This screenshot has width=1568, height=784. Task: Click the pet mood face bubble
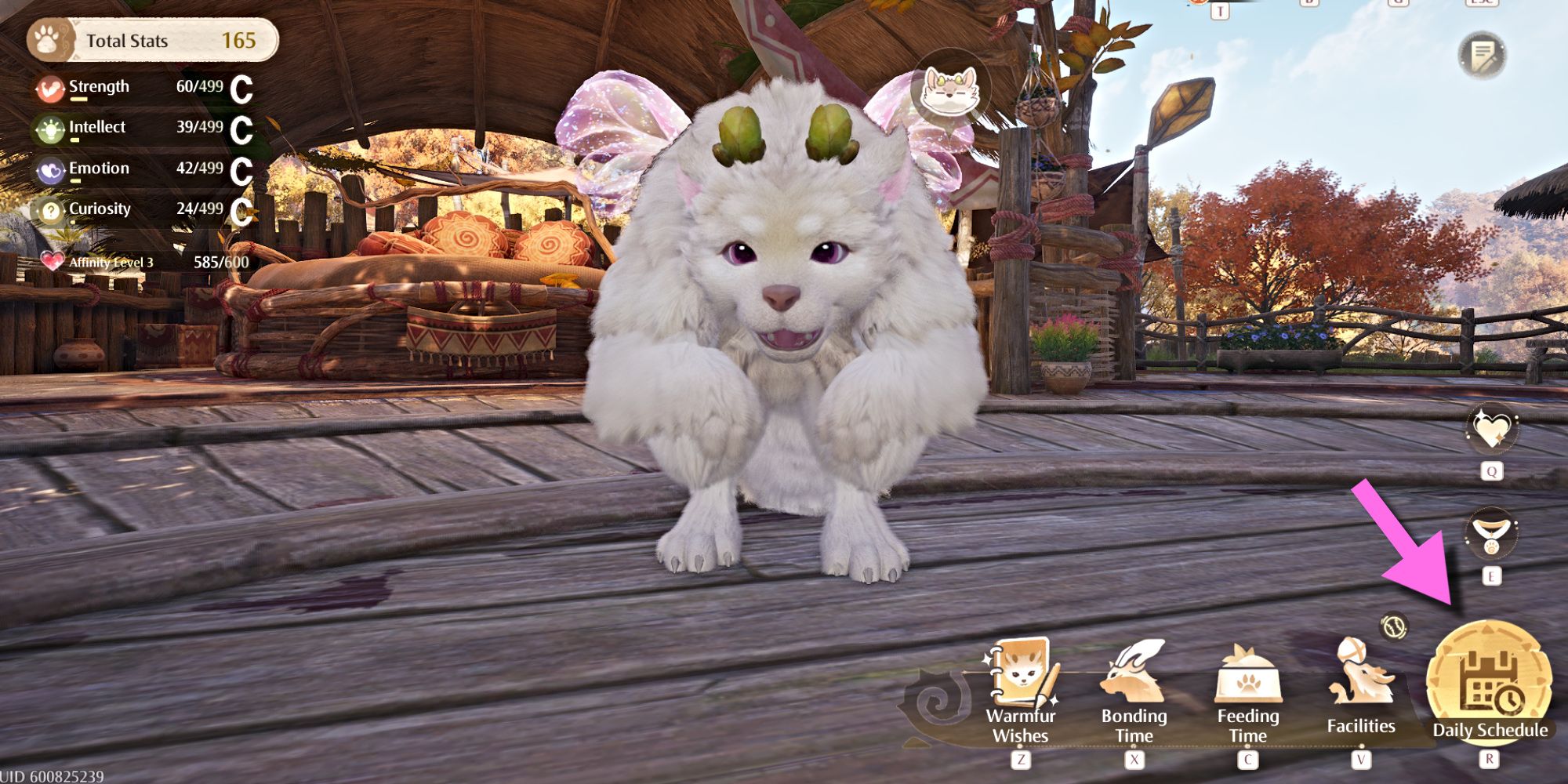coord(950,89)
